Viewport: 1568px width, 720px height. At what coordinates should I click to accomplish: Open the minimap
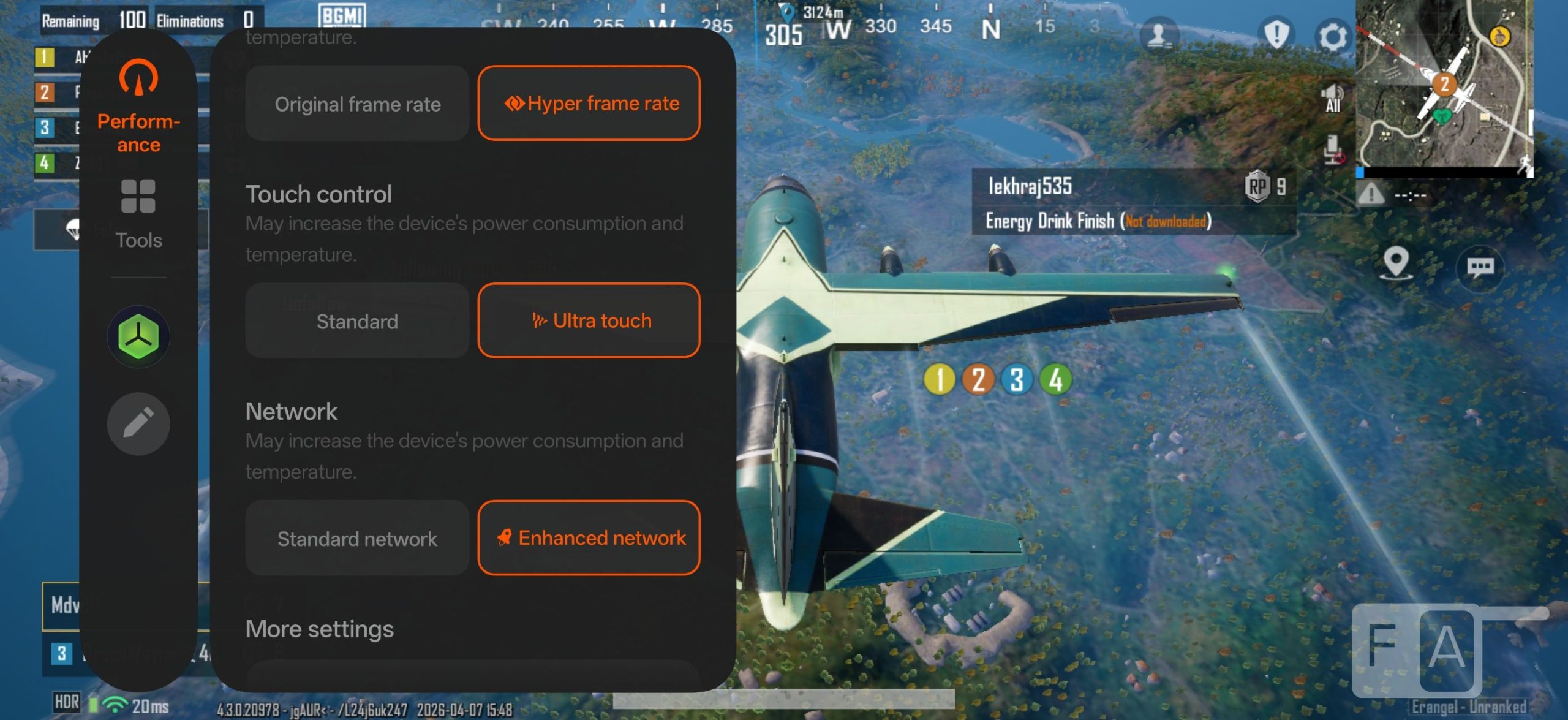tap(1444, 86)
